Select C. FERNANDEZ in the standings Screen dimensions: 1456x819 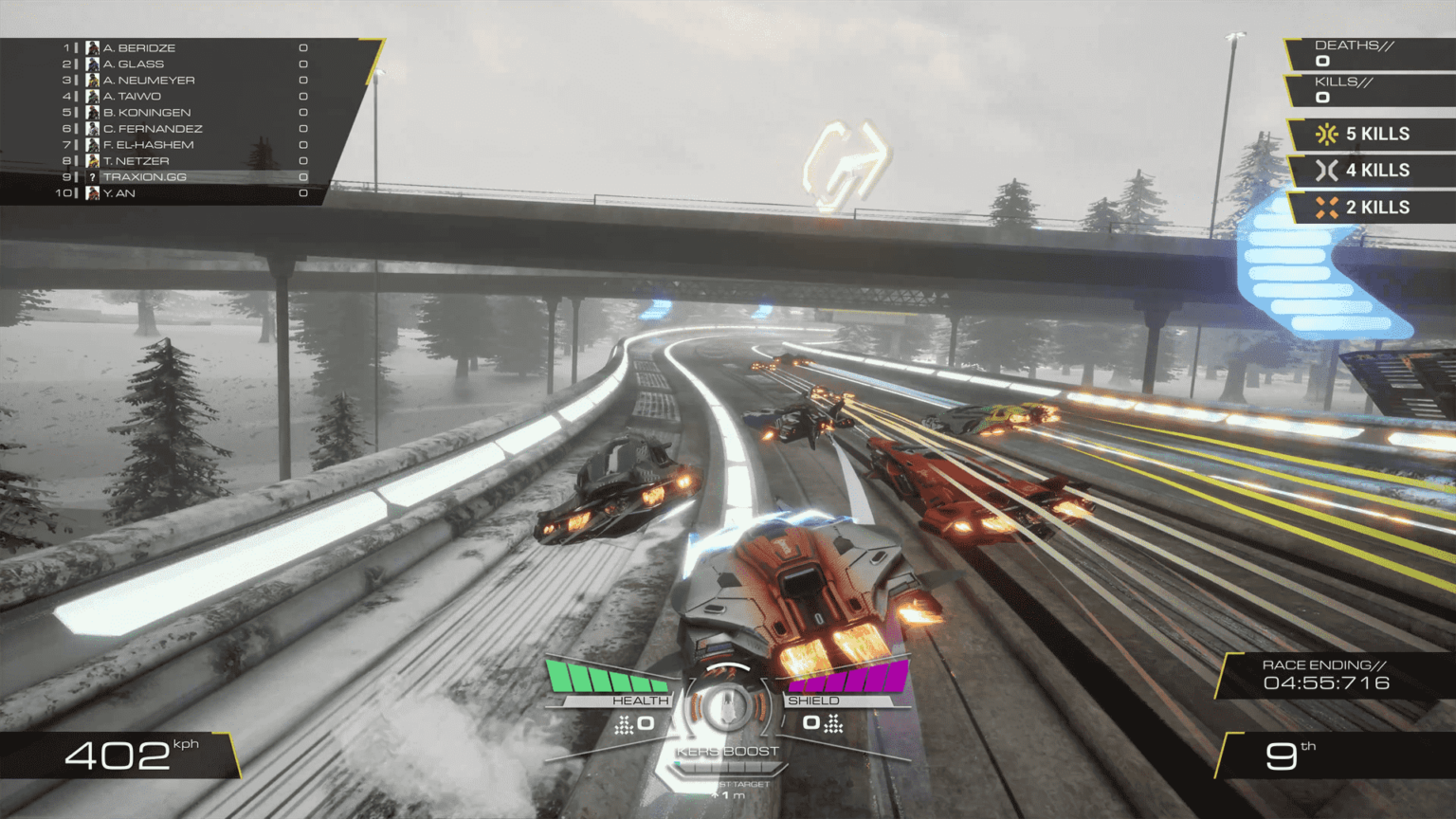pyautogui.click(x=155, y=128)
